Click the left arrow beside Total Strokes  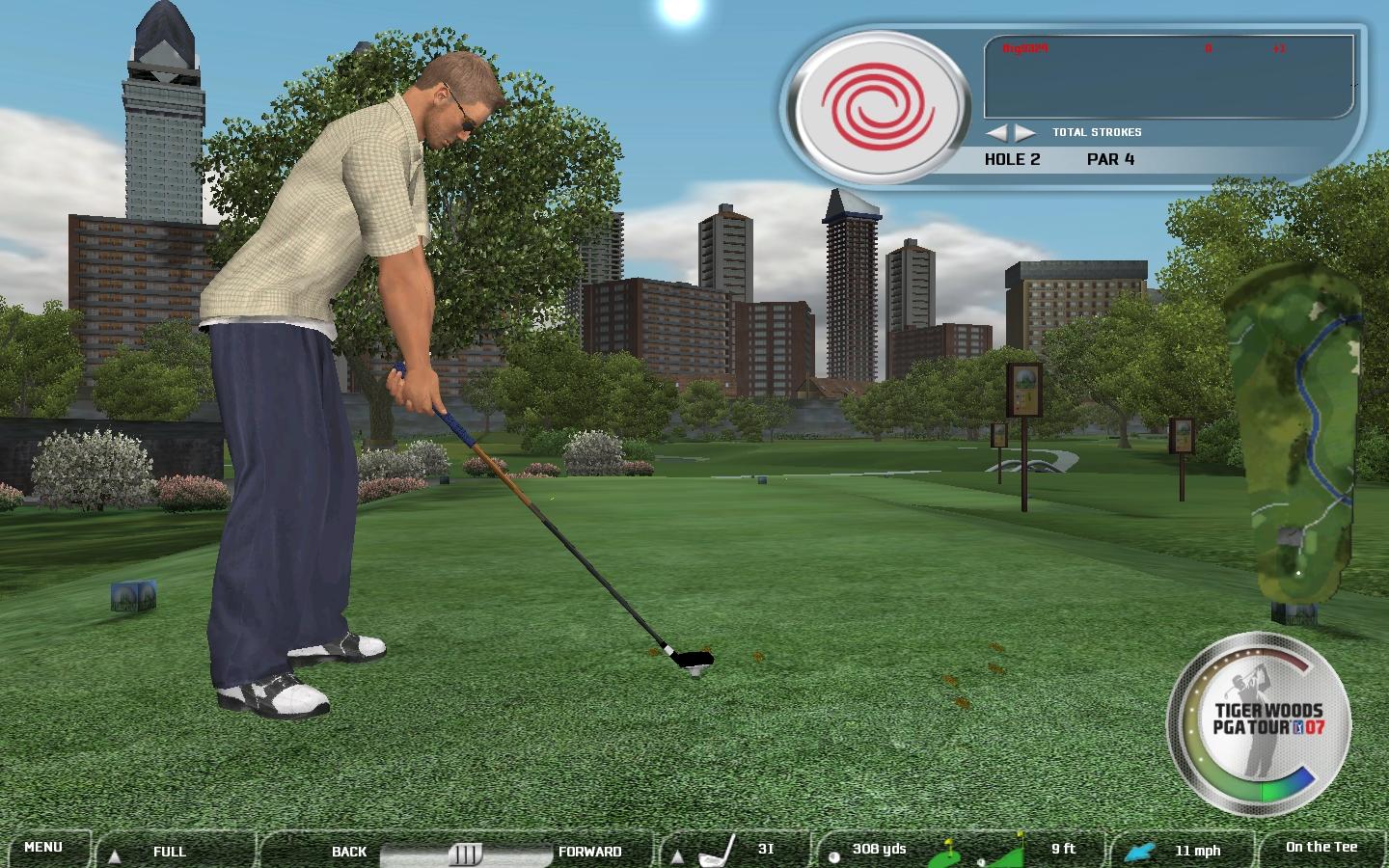(x=995, y=132)
